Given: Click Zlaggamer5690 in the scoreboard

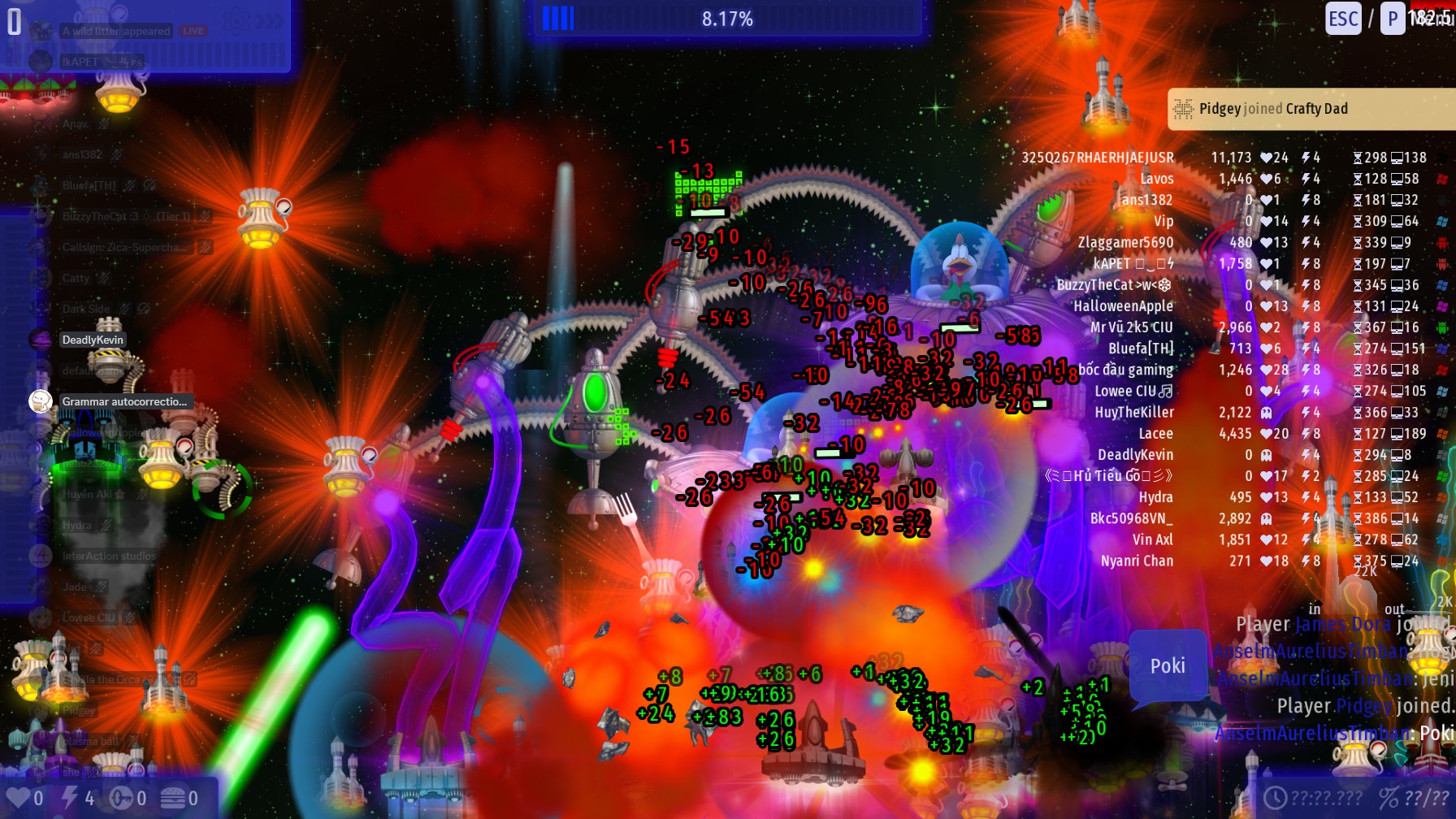Looking at the screenshot, I should pos(1125,242).
